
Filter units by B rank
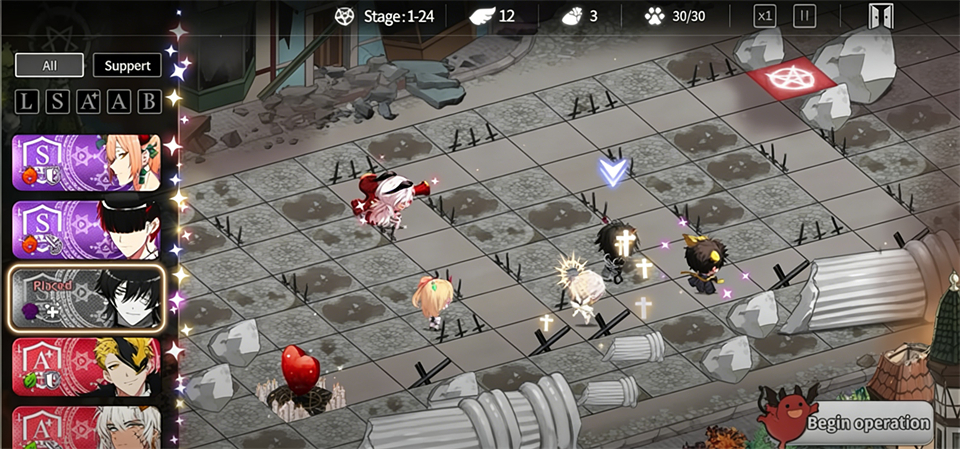[149, 101]
